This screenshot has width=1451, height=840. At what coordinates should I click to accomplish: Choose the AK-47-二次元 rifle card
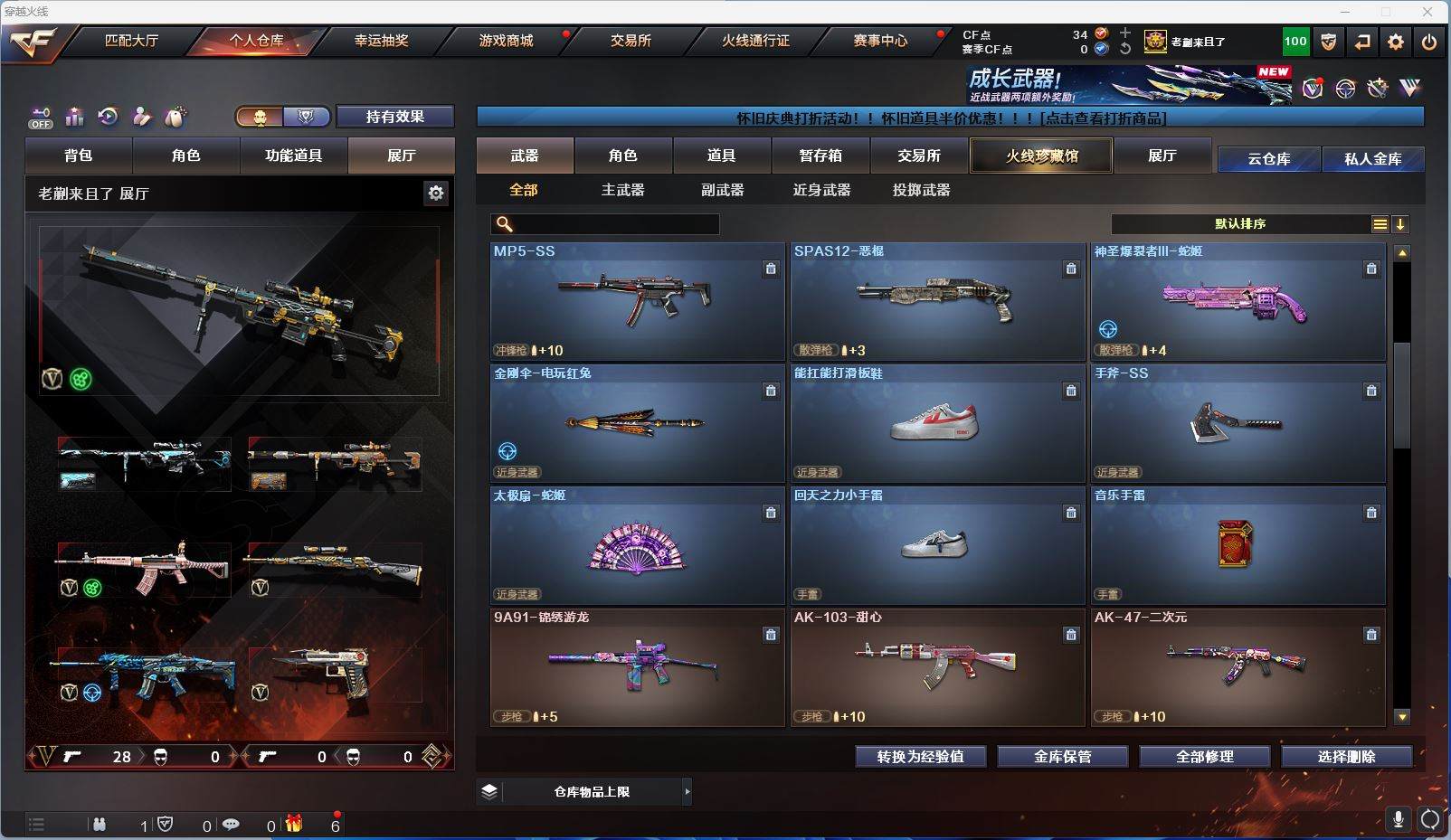pyautogui.click(x=1238, y=667)
